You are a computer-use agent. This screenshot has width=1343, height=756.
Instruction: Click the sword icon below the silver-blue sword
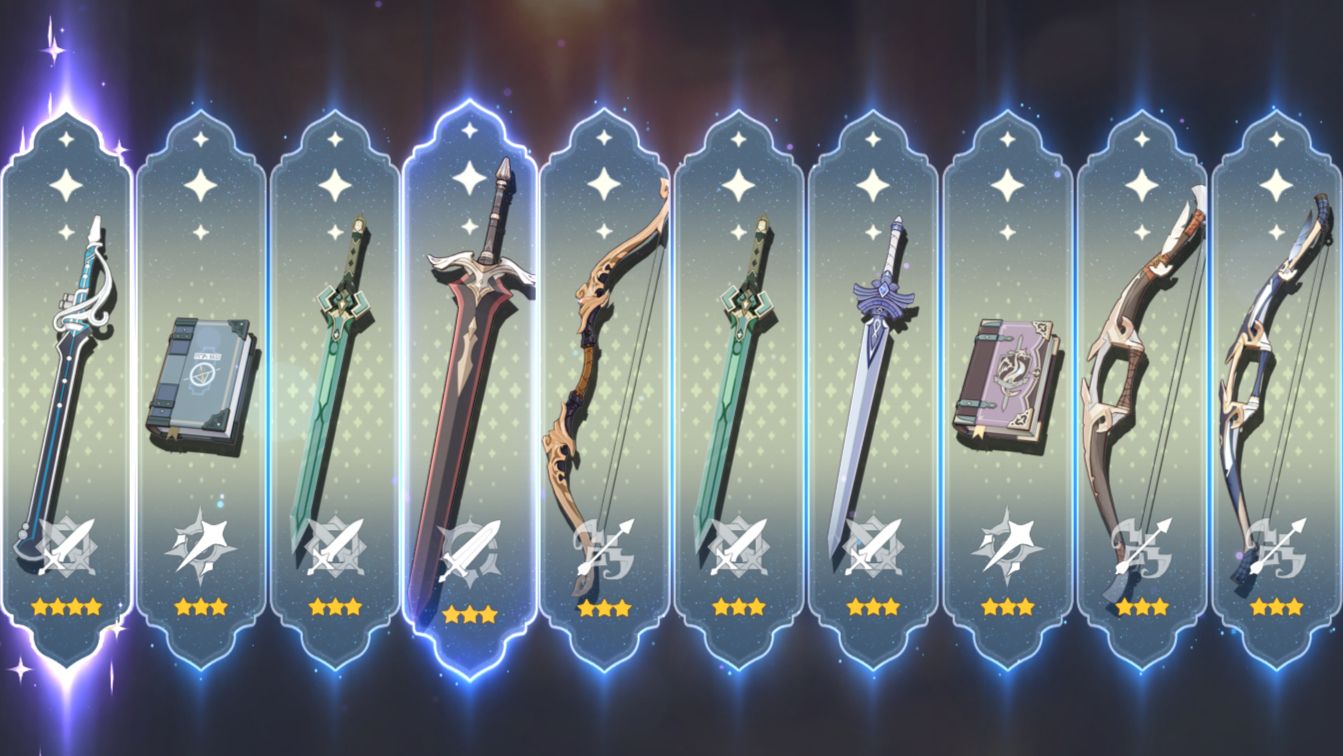coord(872,546)
